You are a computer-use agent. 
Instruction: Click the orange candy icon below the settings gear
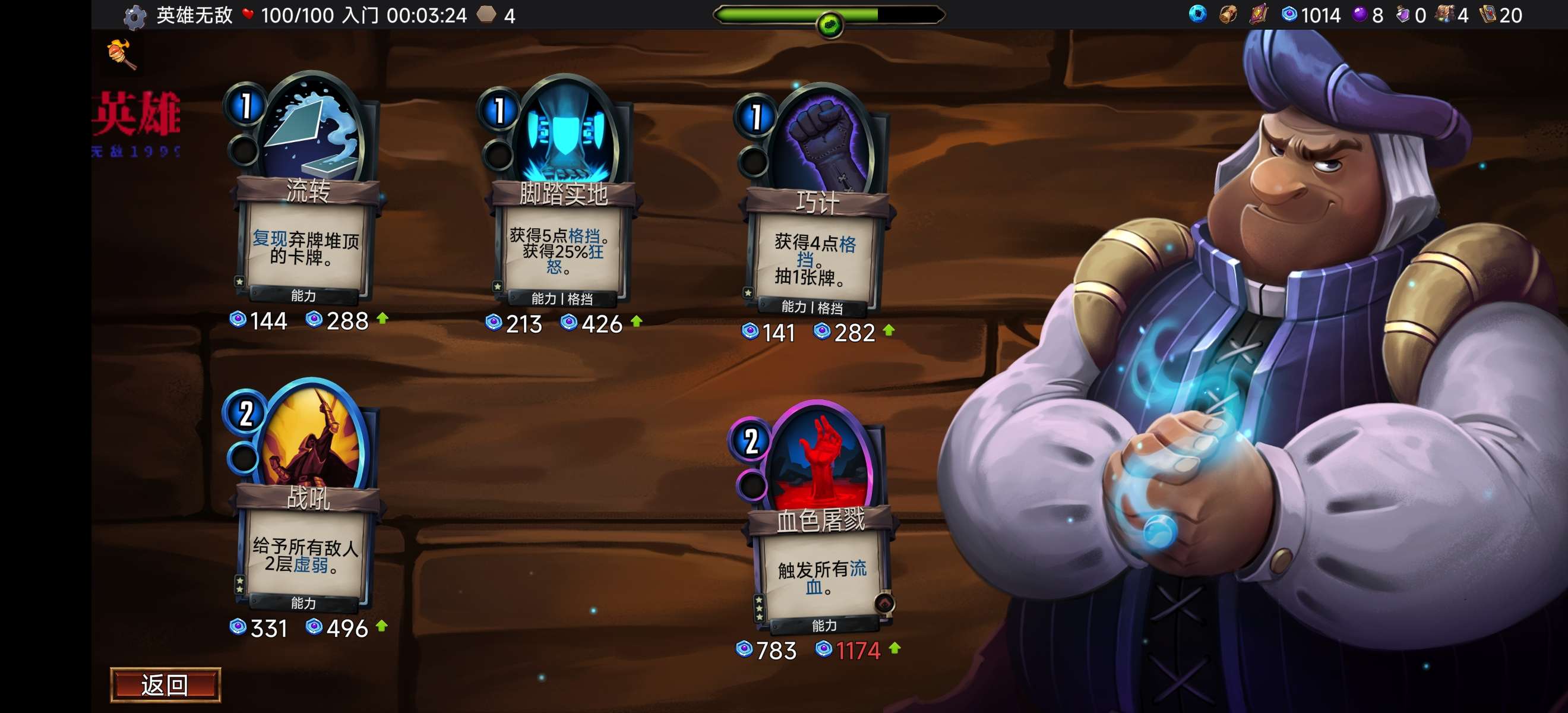click(121, 53)
